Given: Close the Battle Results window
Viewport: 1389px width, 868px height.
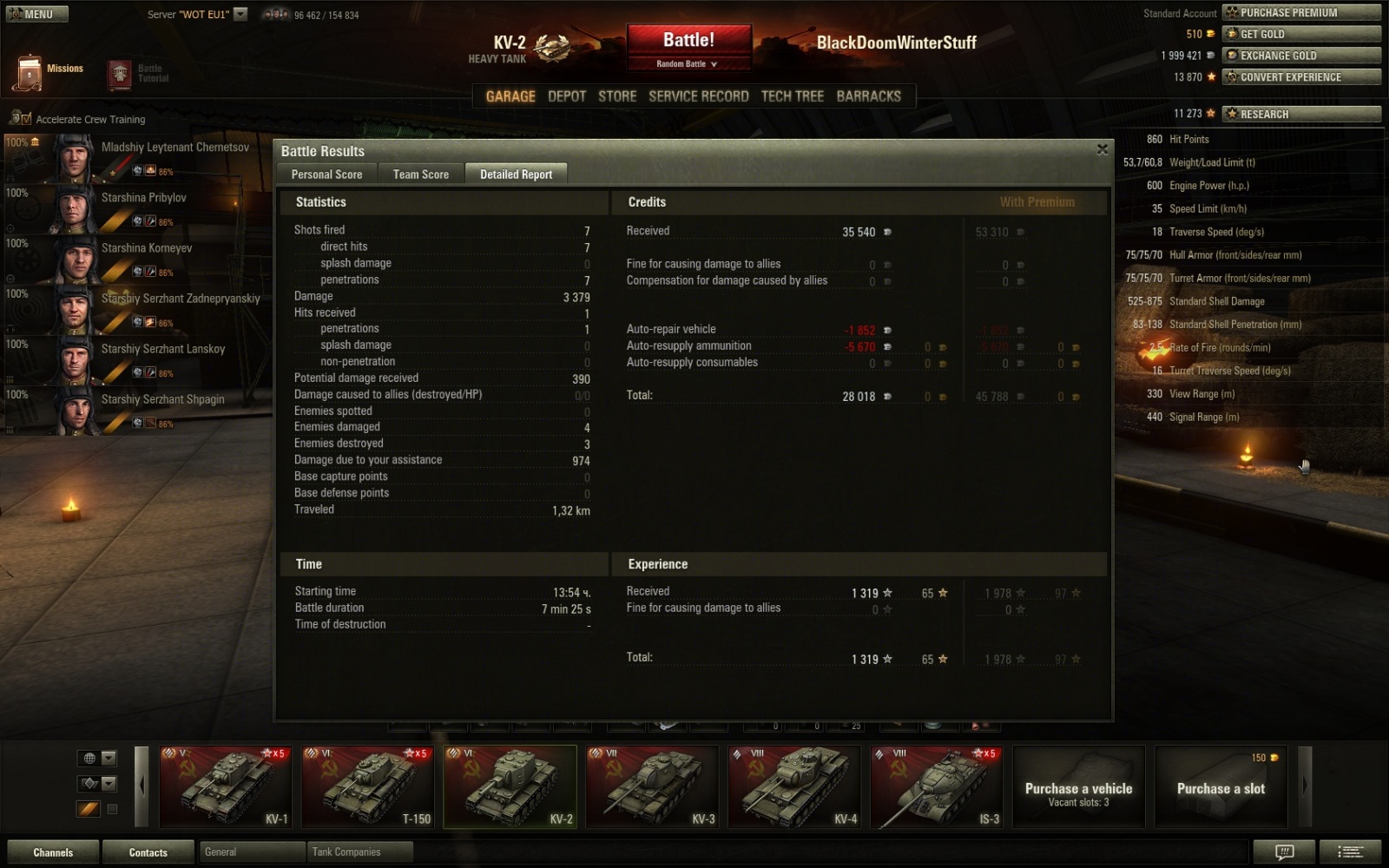Looking at the screenshot, I should [1102, 149].
